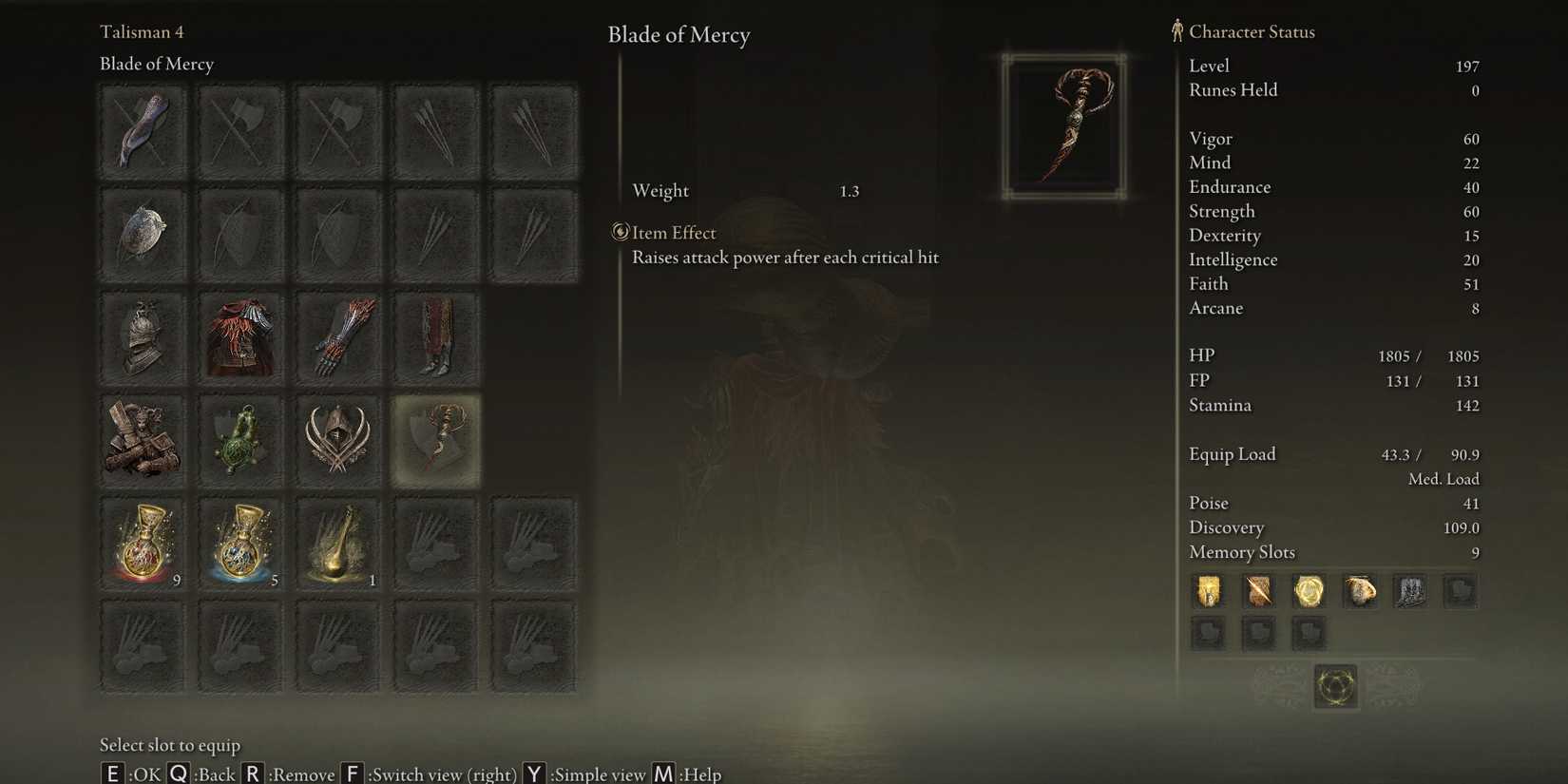Select the equipped gauntlets slot
This screenshot has height=784, width=1568.
[338, 337]
